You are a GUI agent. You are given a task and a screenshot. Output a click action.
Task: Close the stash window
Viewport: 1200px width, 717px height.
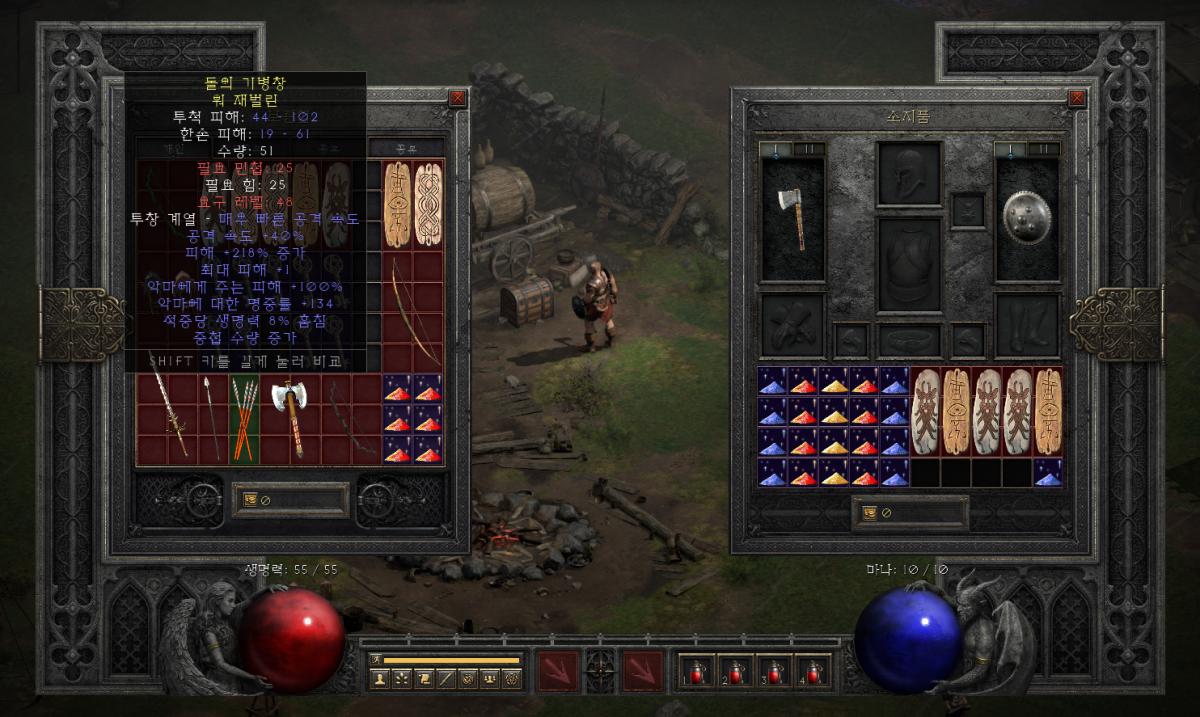pos(457,98)
